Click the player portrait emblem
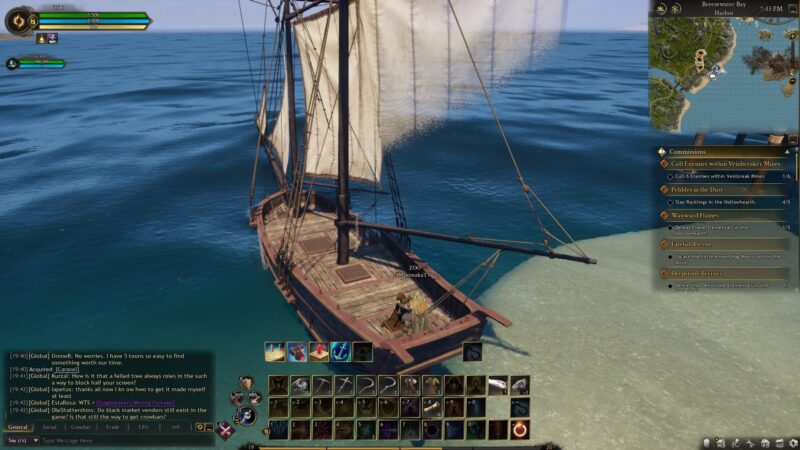 (20, 20)
